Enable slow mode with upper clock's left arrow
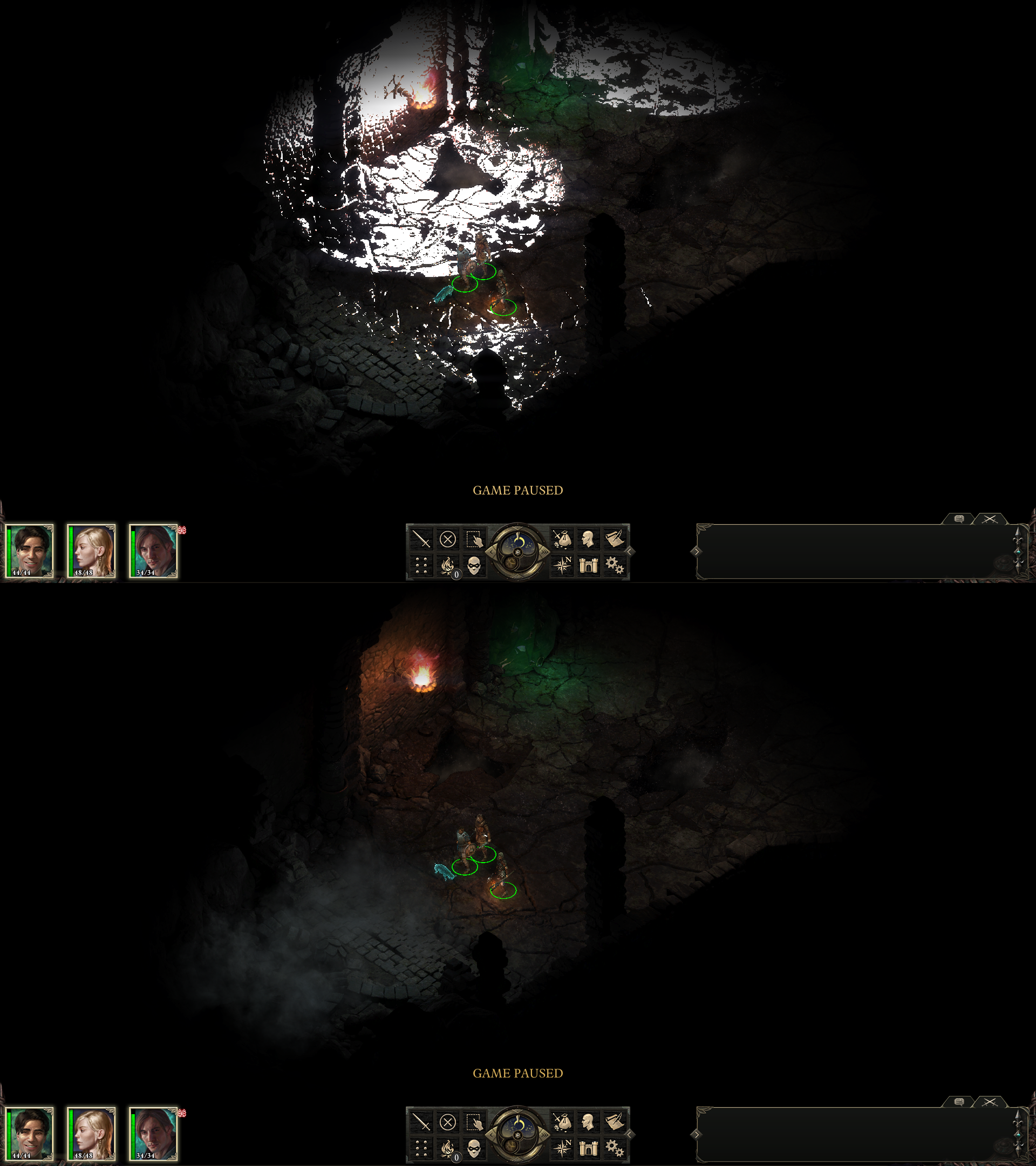This screenshot has width=1036, height=1166. click(x=490, y=552)
